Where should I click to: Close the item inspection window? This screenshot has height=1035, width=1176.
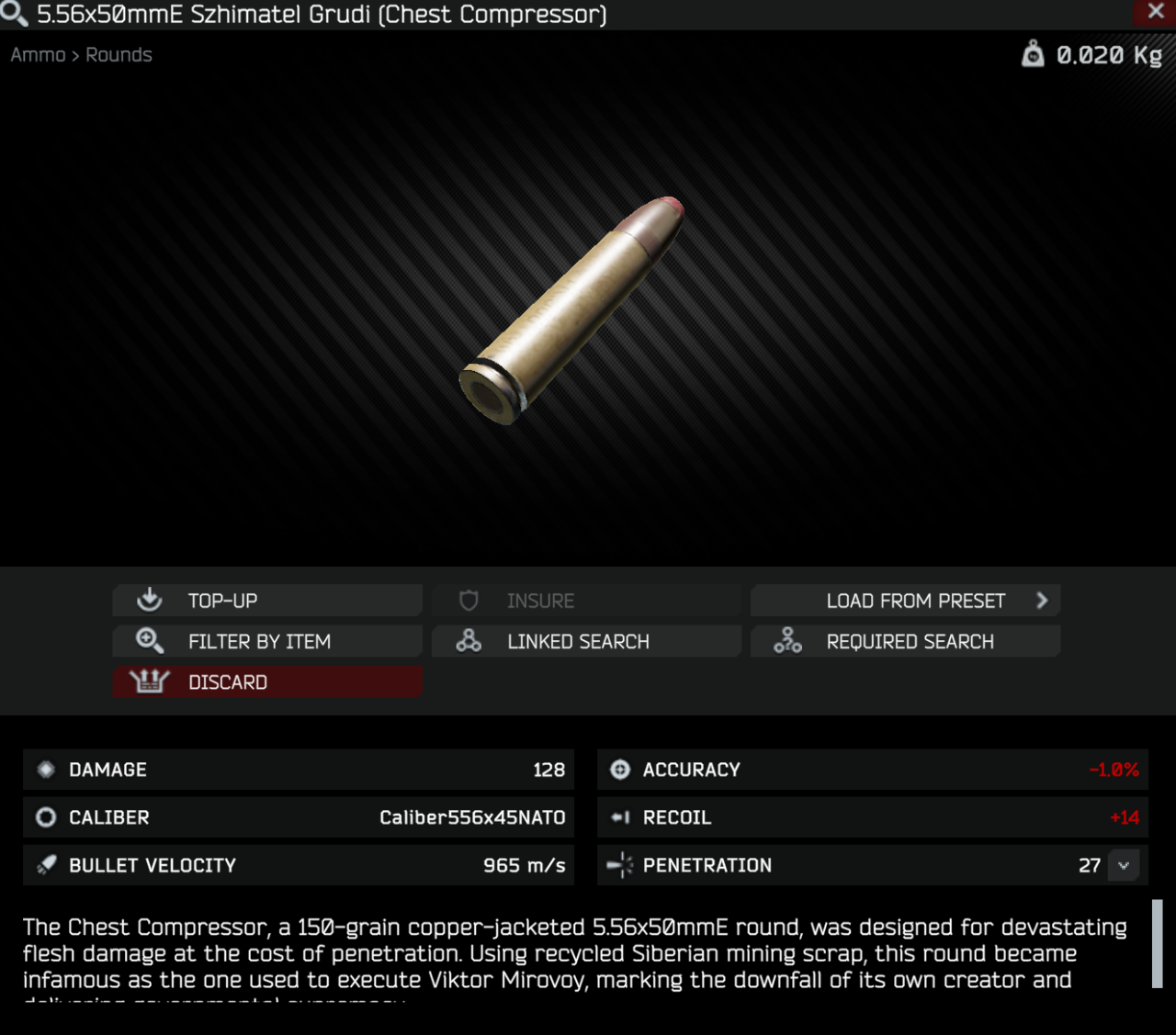coord(1156,12)
